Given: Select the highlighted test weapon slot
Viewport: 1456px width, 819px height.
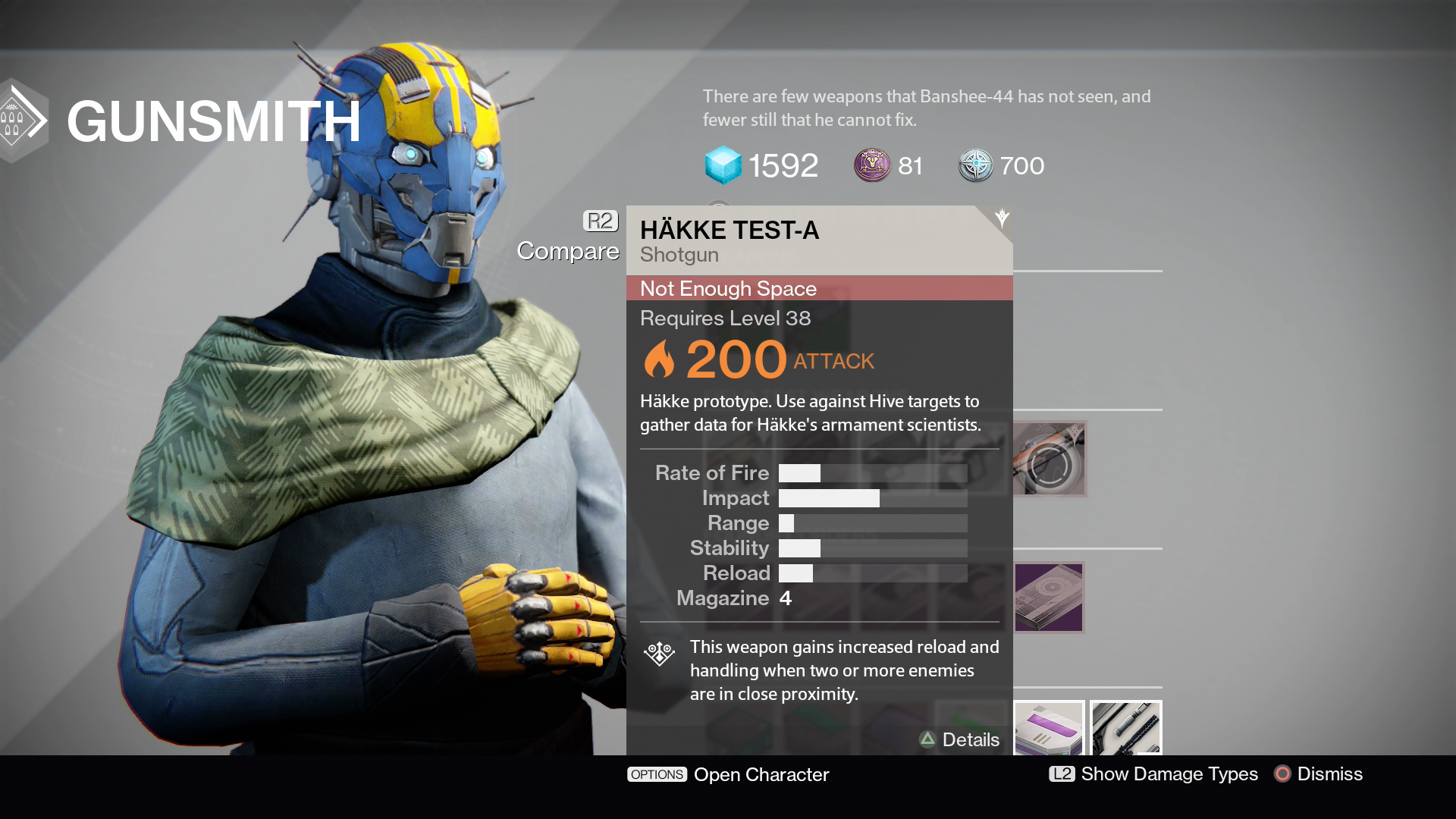Looking at the screenshot, I should pos(1049,459).
